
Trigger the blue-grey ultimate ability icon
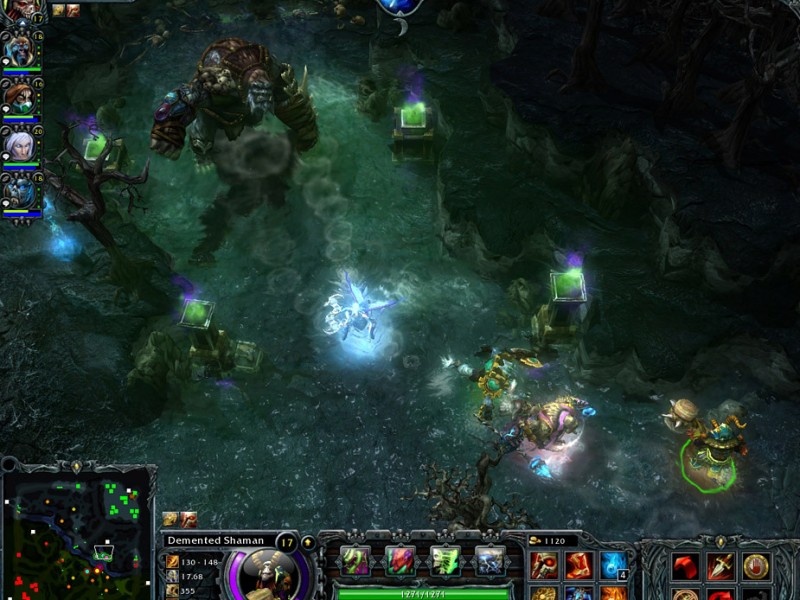click(x=489, y=560)
